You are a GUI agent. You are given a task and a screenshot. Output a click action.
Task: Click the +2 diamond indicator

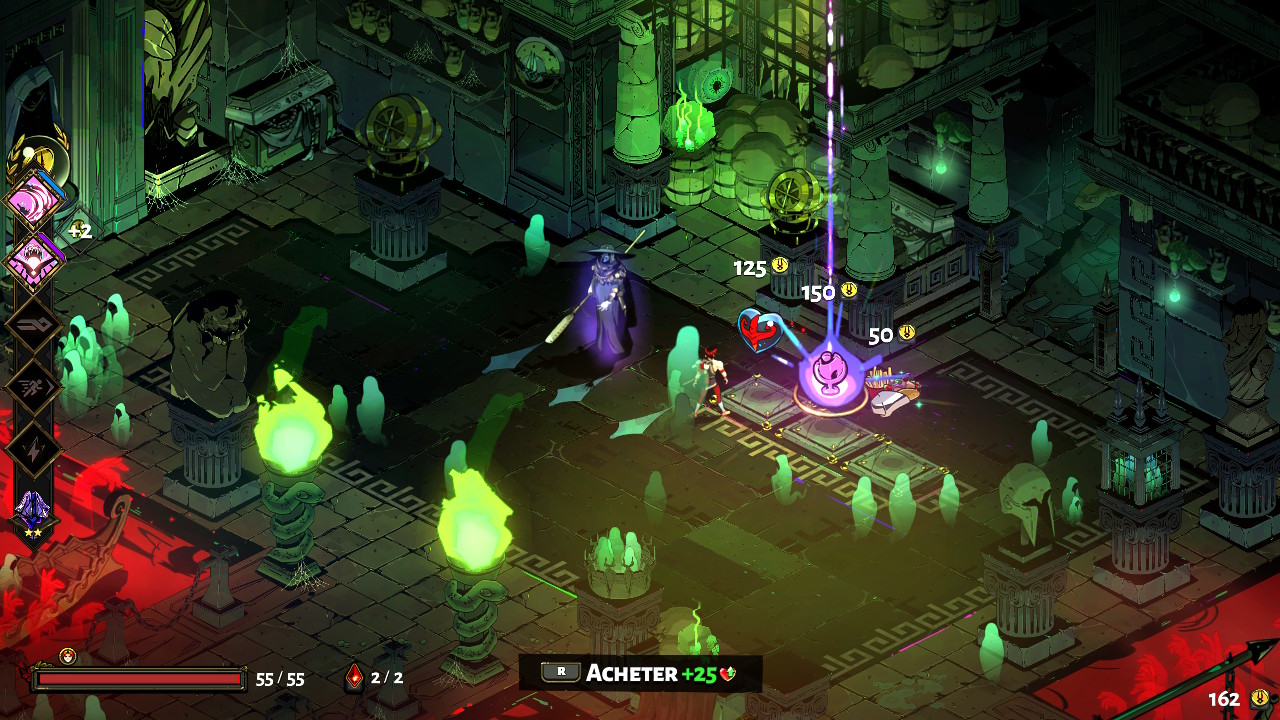coord(79,231)
